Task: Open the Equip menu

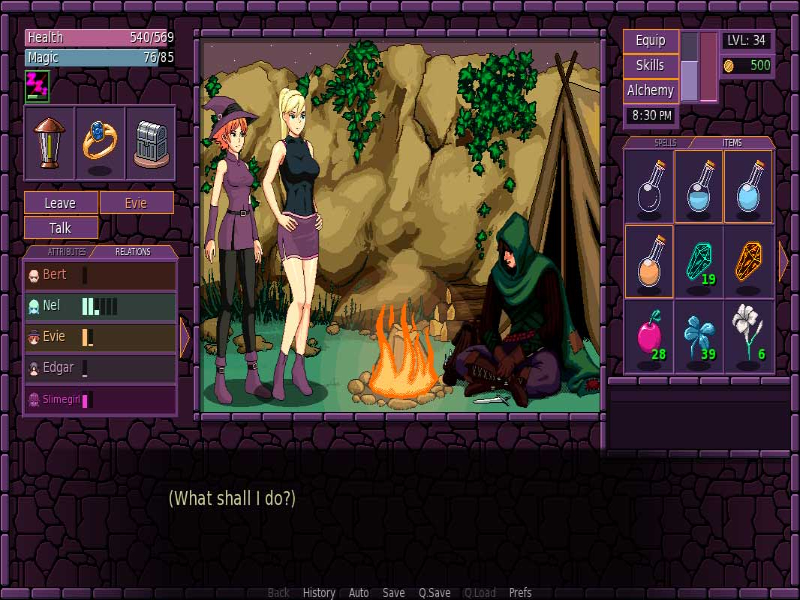Action: click(651, 42)
